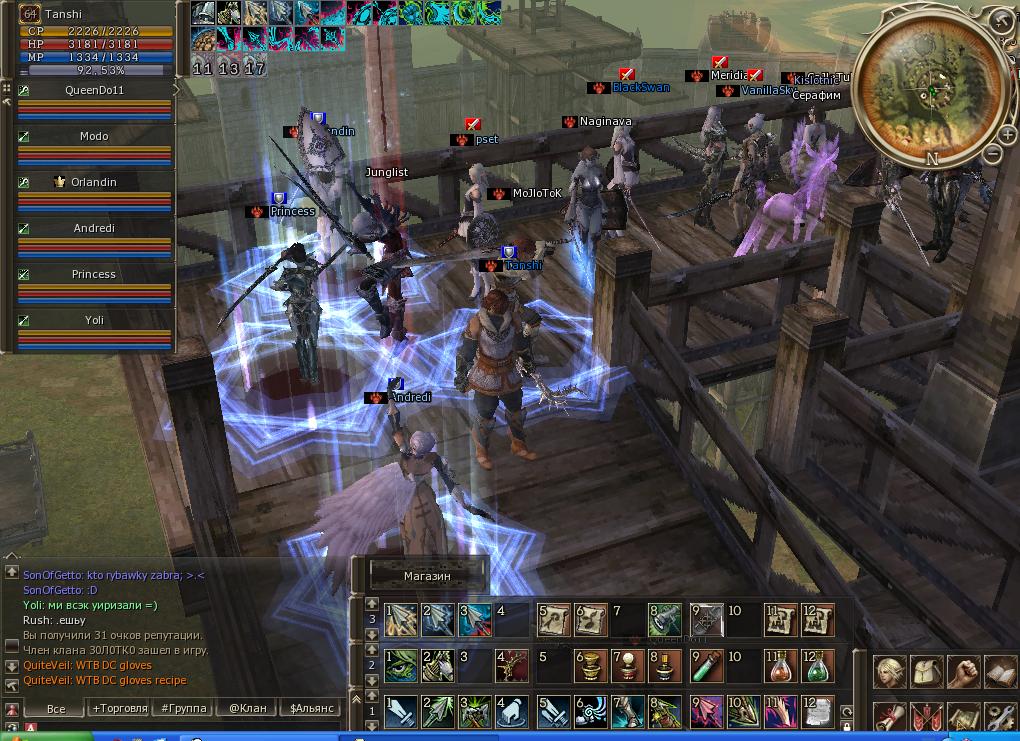Image resolution: width=1020 pixels, height=741 pixels.
Task: Use the white scroll hotbar slot
Action: click(x=819, y=711)
